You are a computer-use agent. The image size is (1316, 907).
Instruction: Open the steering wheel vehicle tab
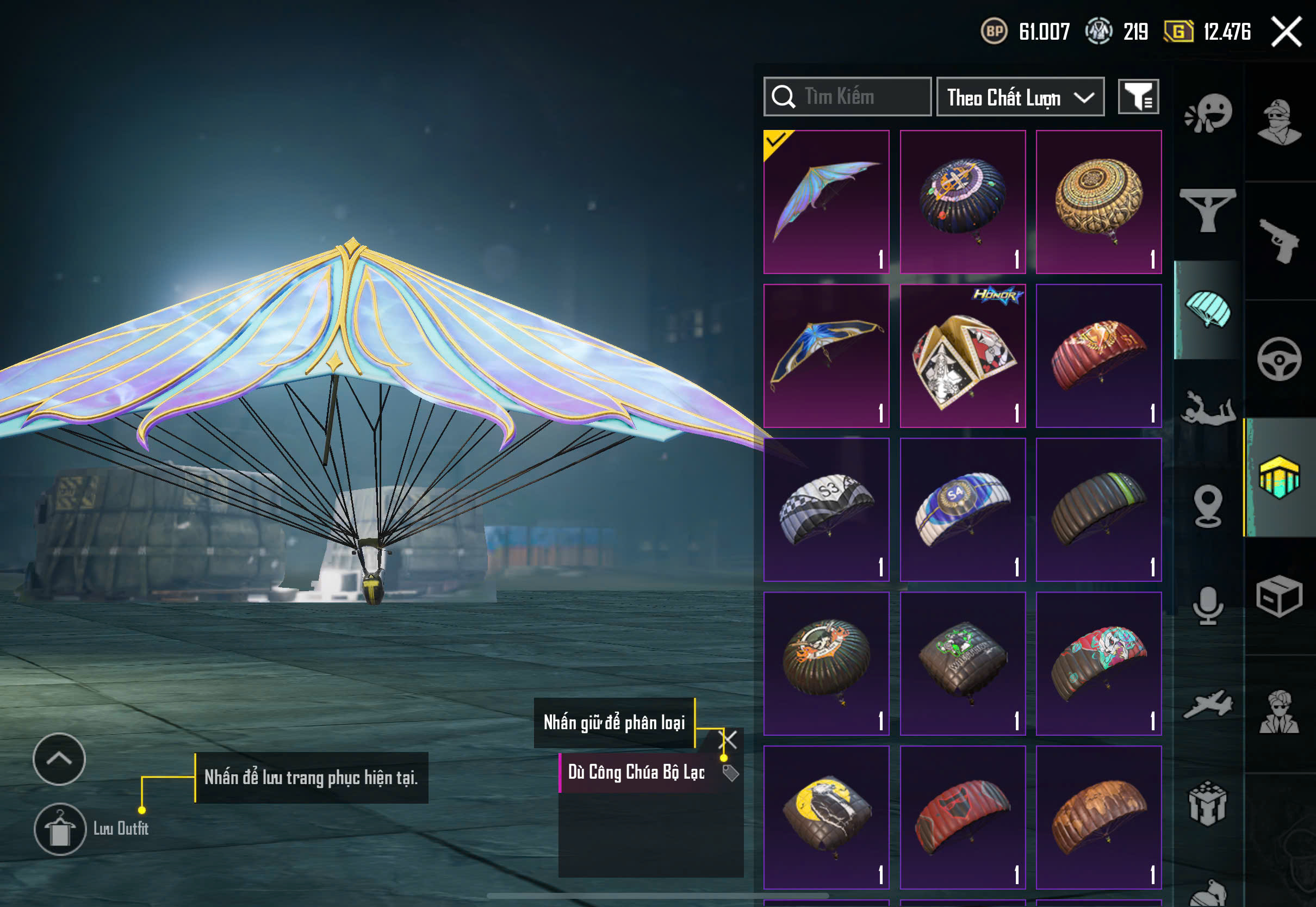(1280, 359)
